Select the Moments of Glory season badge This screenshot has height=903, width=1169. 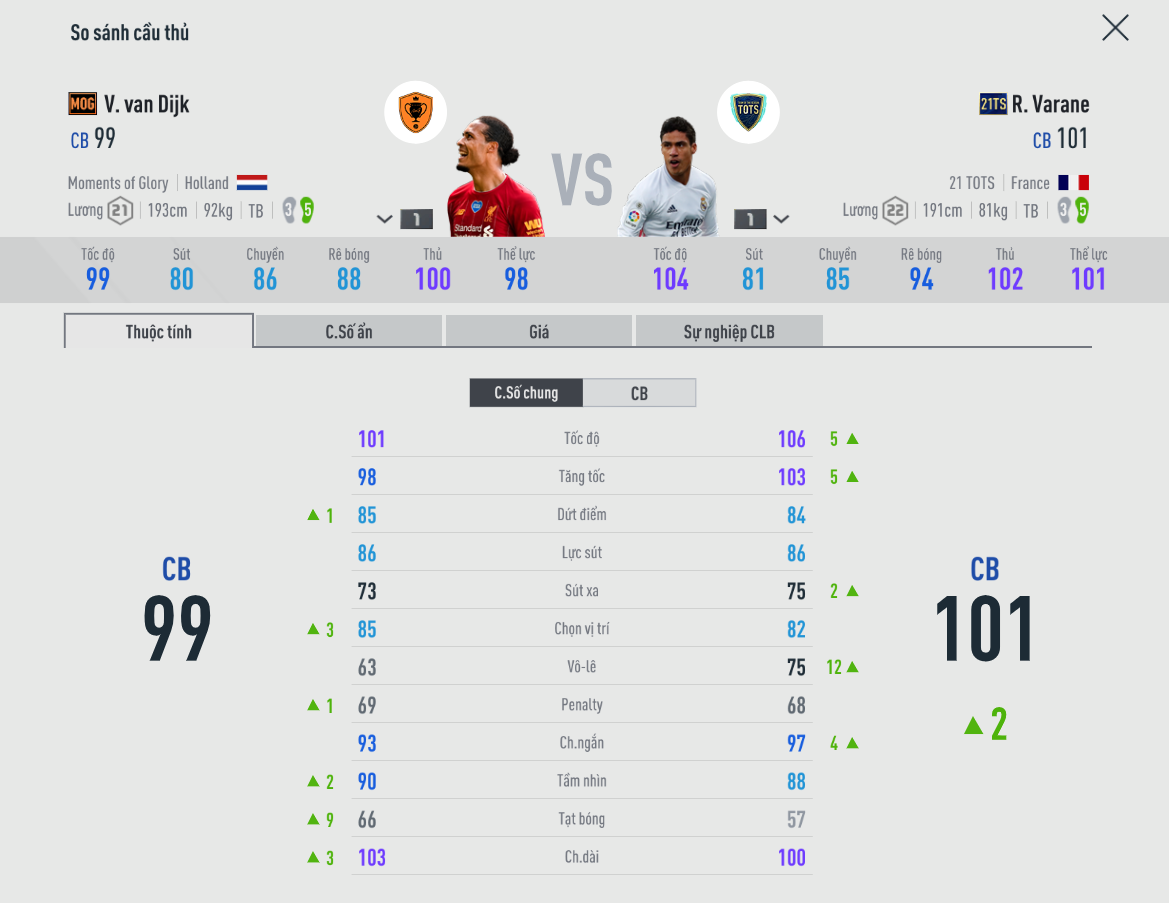click(x=415, y=111)
